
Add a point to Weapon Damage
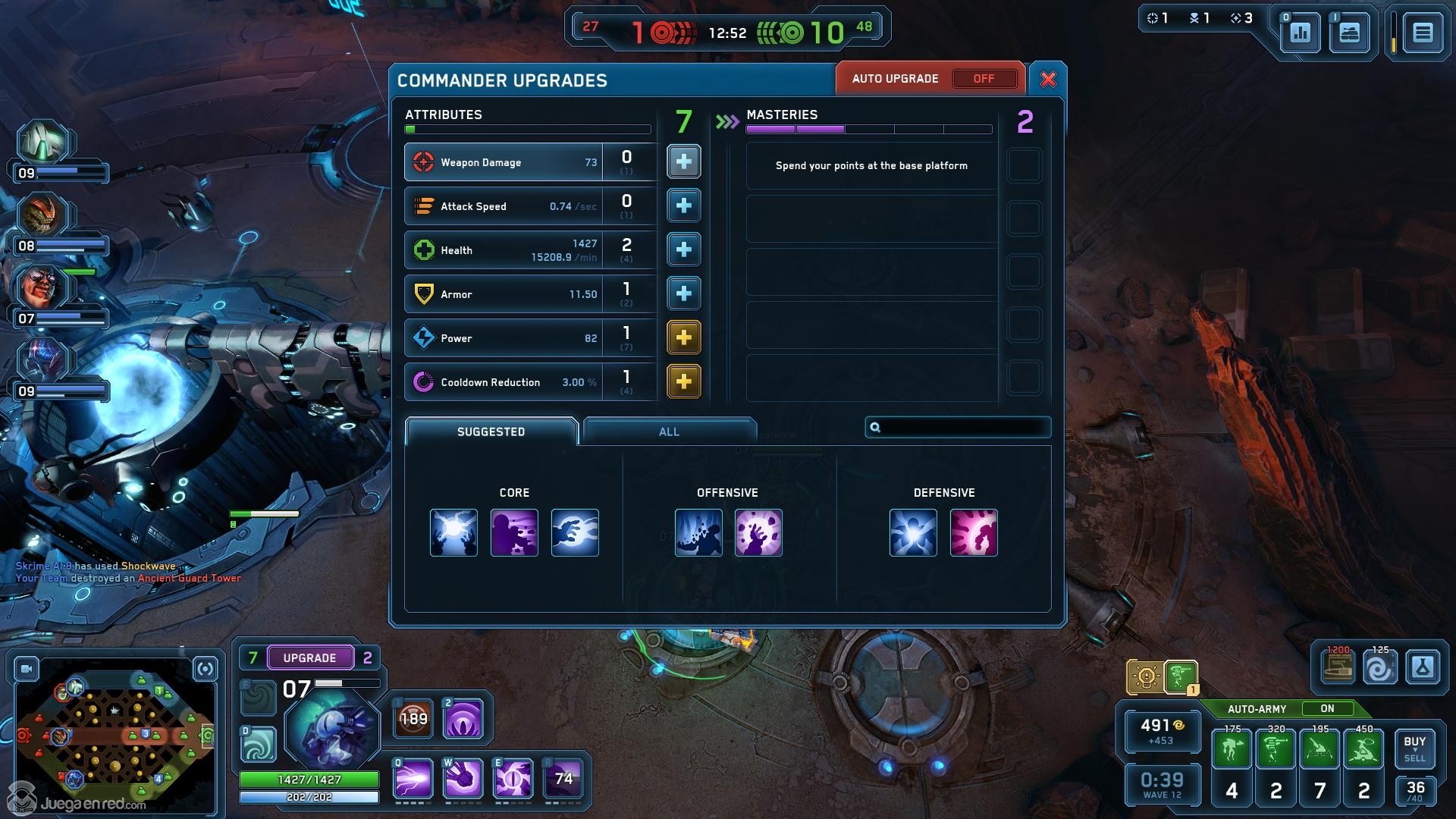click(683, 162)
